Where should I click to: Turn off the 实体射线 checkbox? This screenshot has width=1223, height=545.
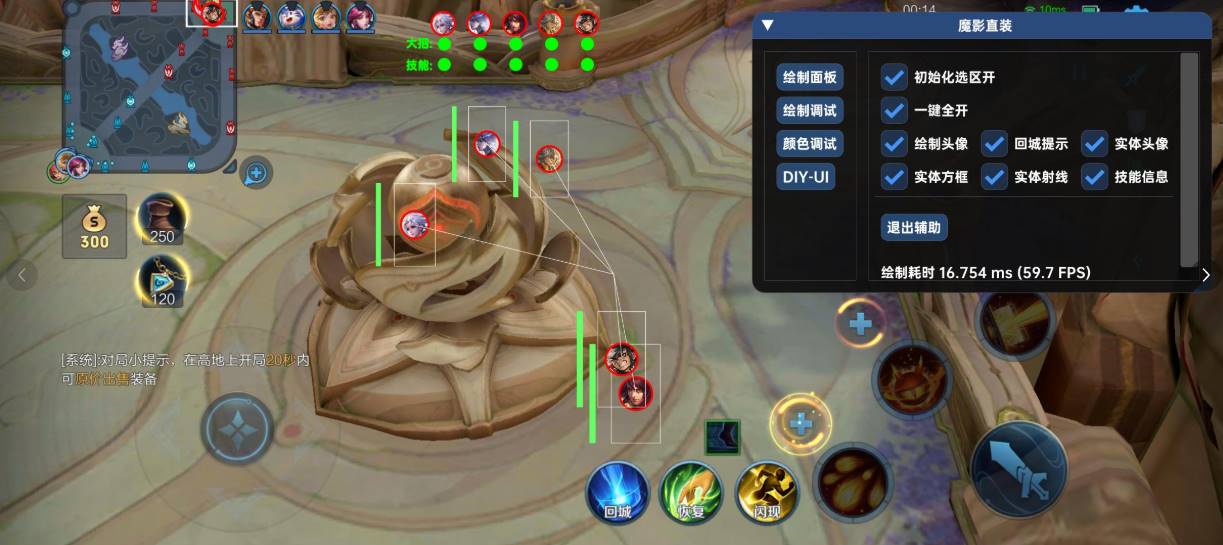(994, 177)
